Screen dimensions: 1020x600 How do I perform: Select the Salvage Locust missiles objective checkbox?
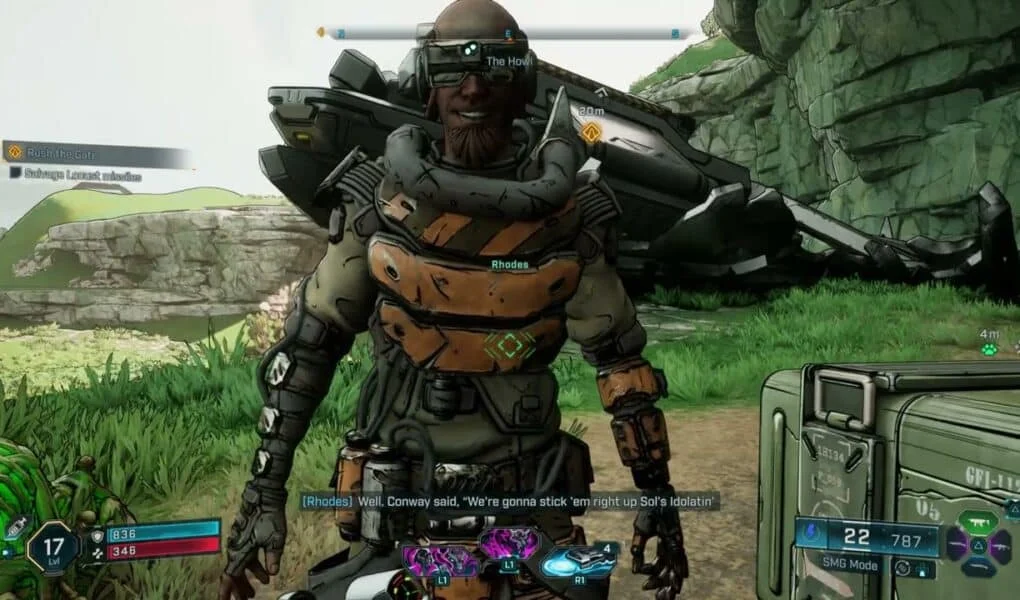15,173
